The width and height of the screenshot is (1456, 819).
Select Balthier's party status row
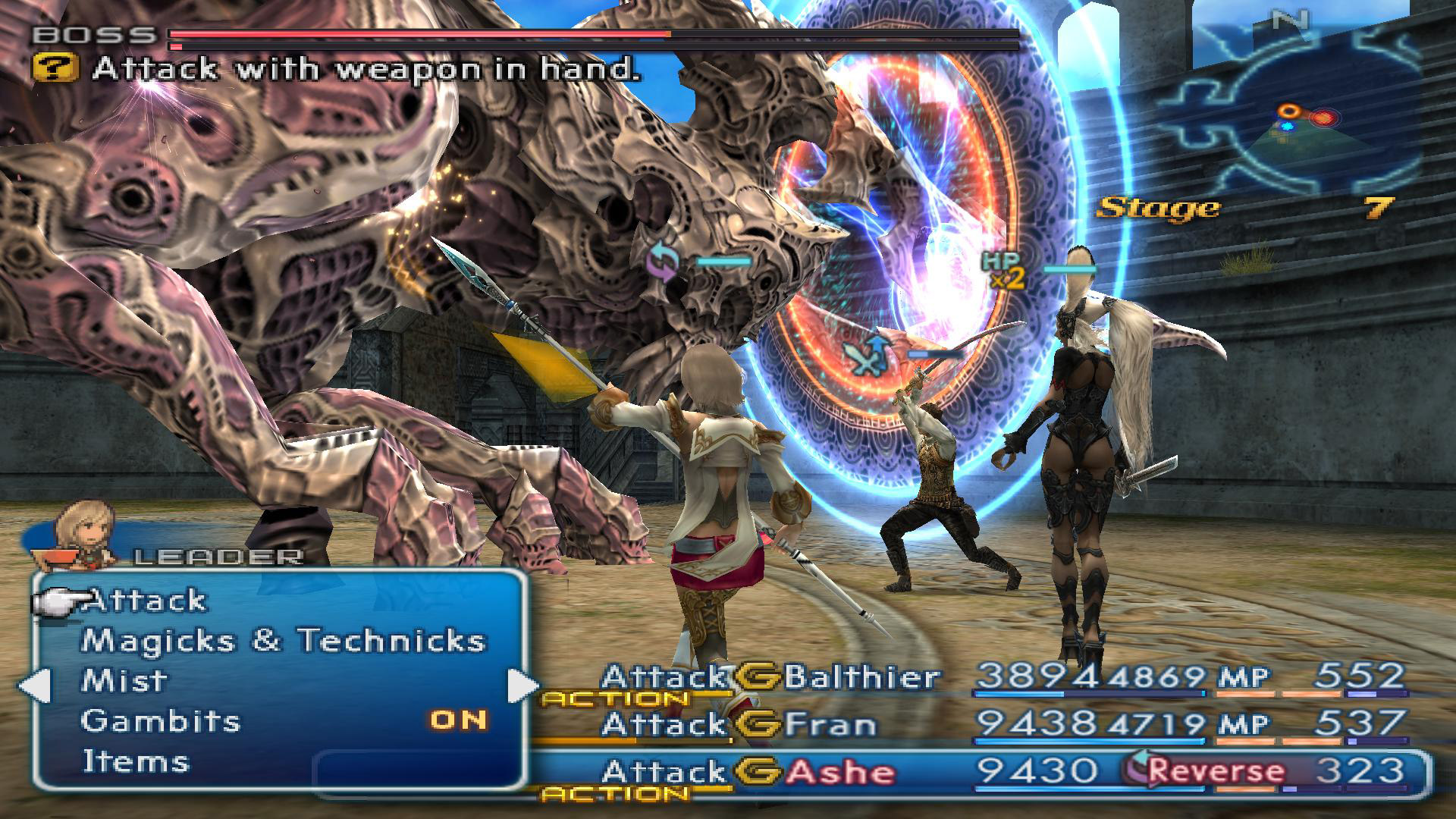pos(1001,676)
